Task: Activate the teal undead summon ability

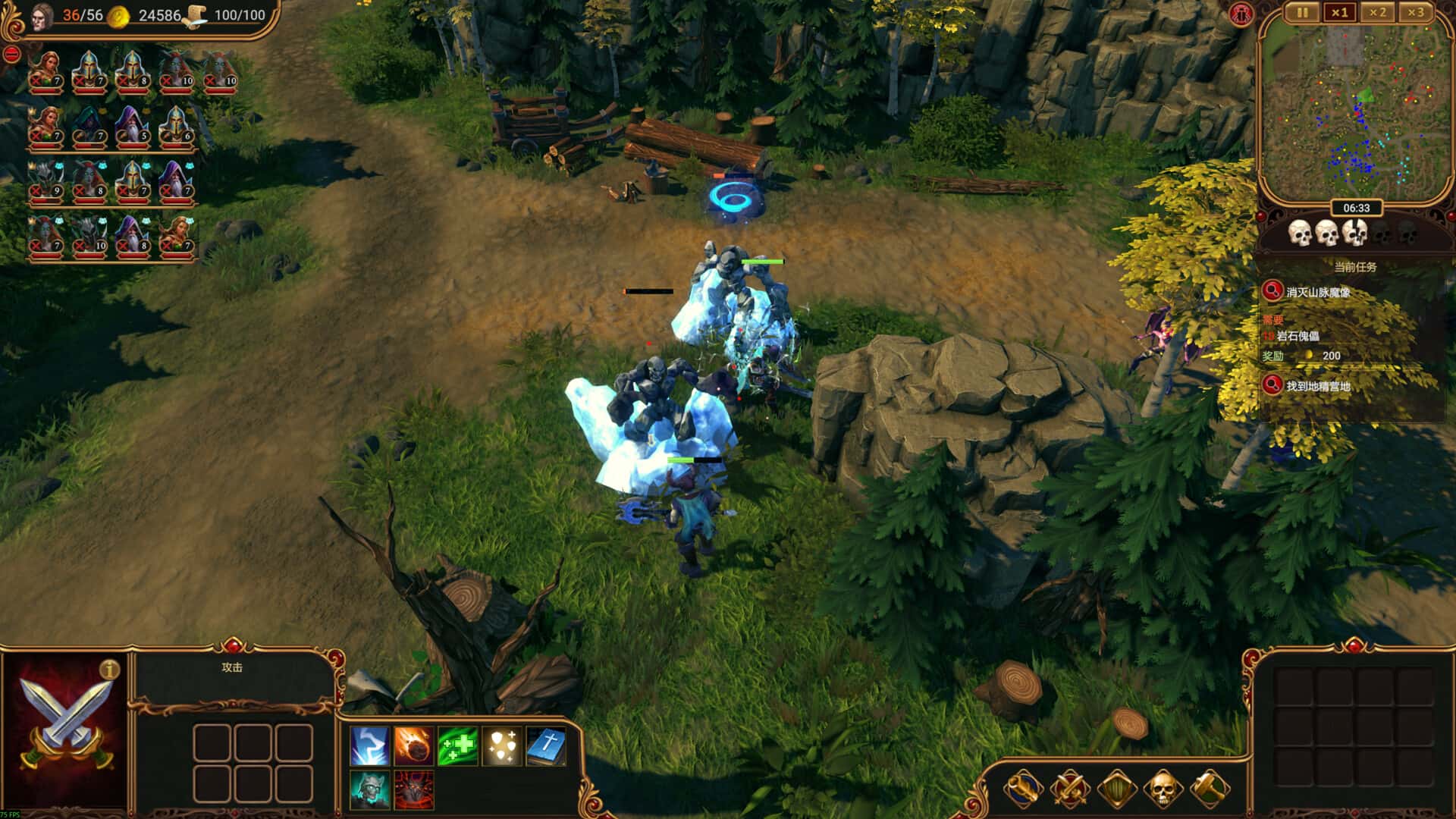Action: click(370, 790)
